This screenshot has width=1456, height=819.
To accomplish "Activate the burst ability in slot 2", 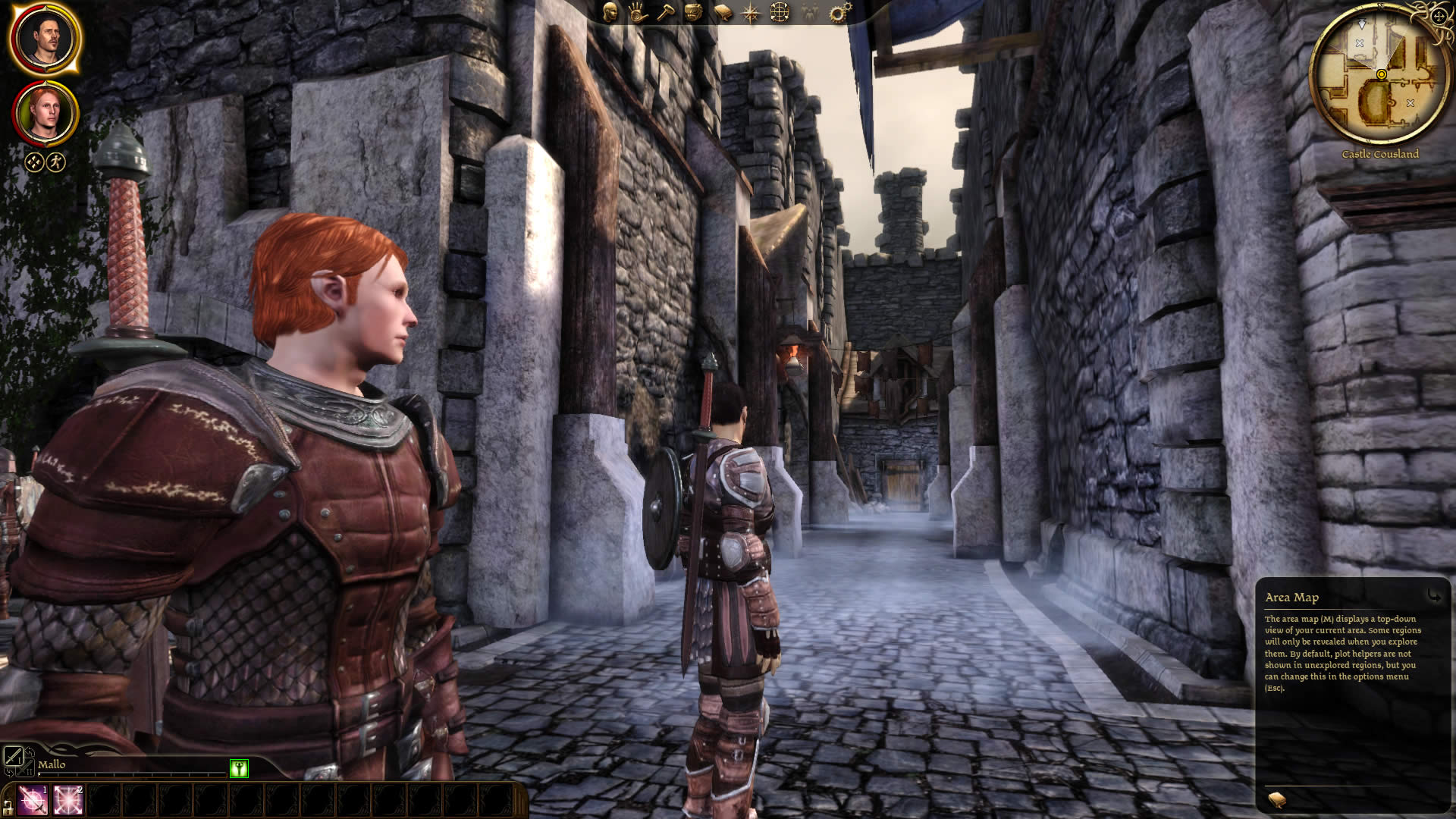I will (x=67, y=800).
